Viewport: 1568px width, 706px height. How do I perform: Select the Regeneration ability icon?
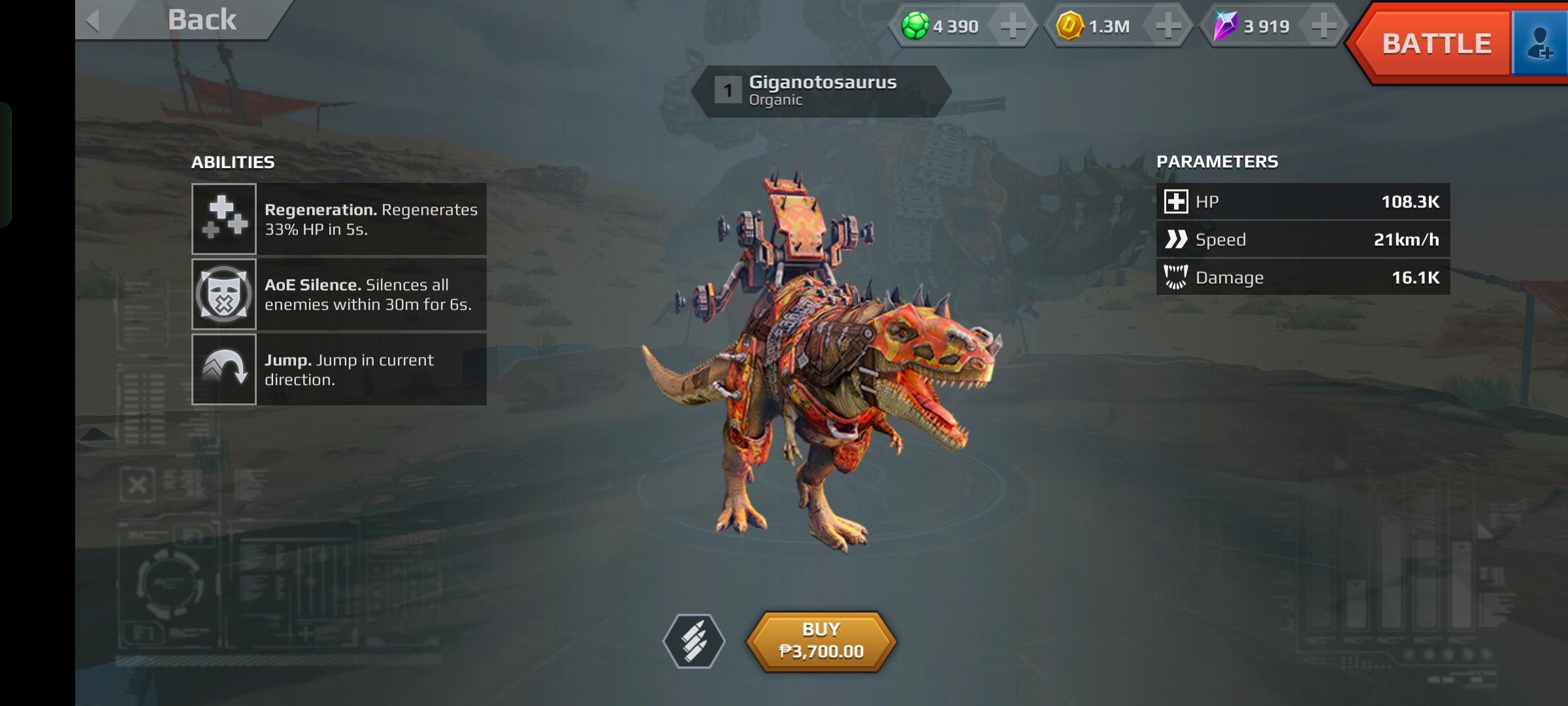(x=224, y=219)
